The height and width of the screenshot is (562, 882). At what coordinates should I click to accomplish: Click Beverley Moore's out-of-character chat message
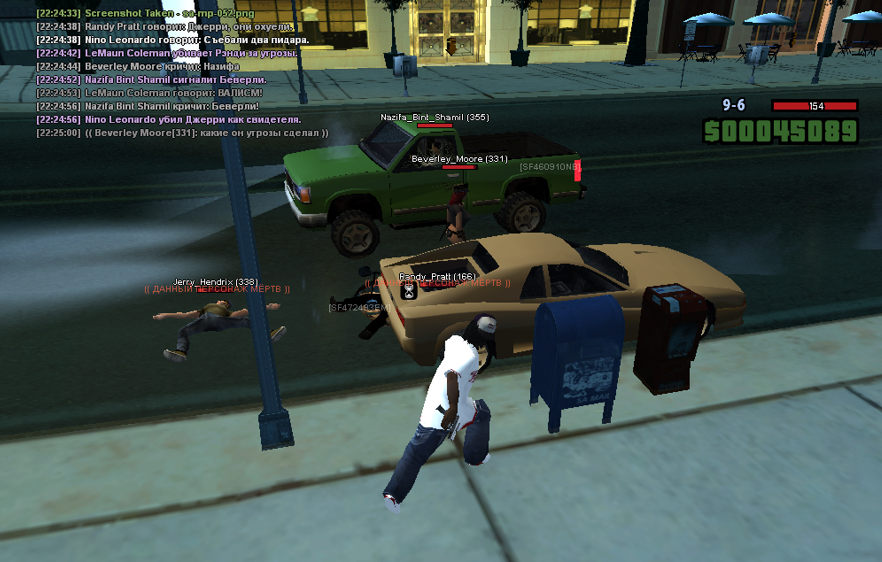[181, 132]
